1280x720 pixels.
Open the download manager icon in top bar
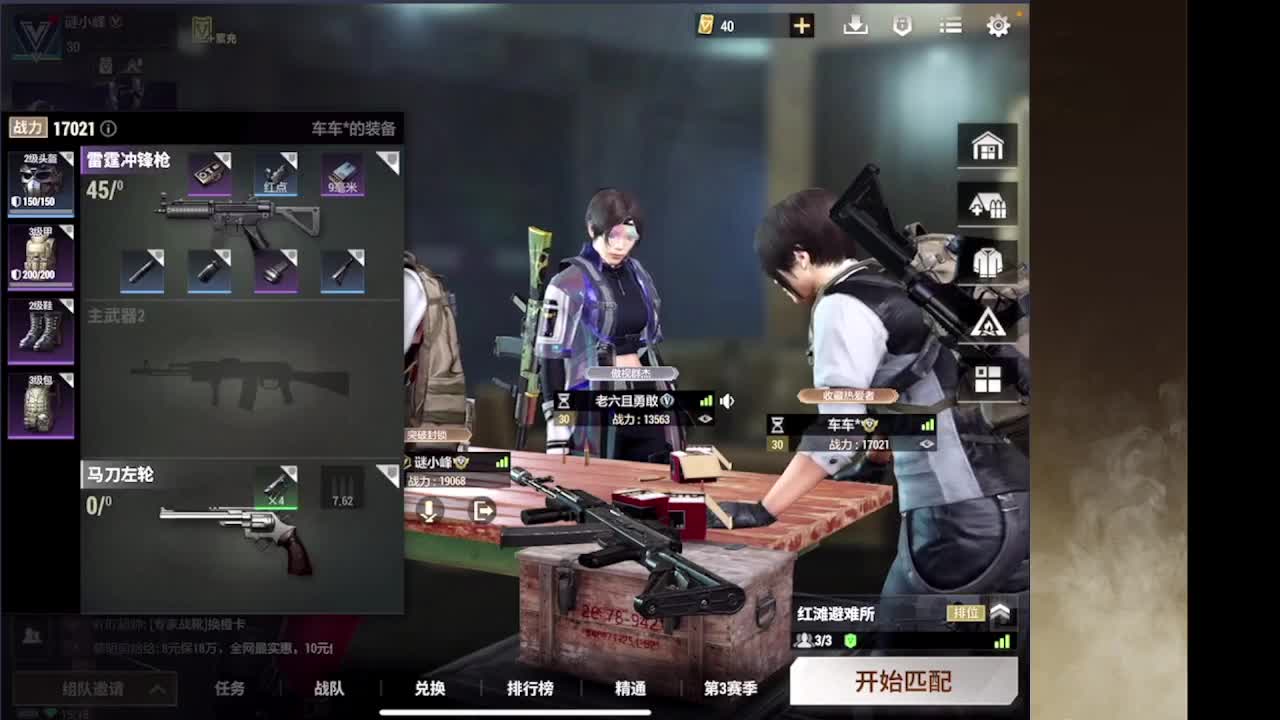854,26
